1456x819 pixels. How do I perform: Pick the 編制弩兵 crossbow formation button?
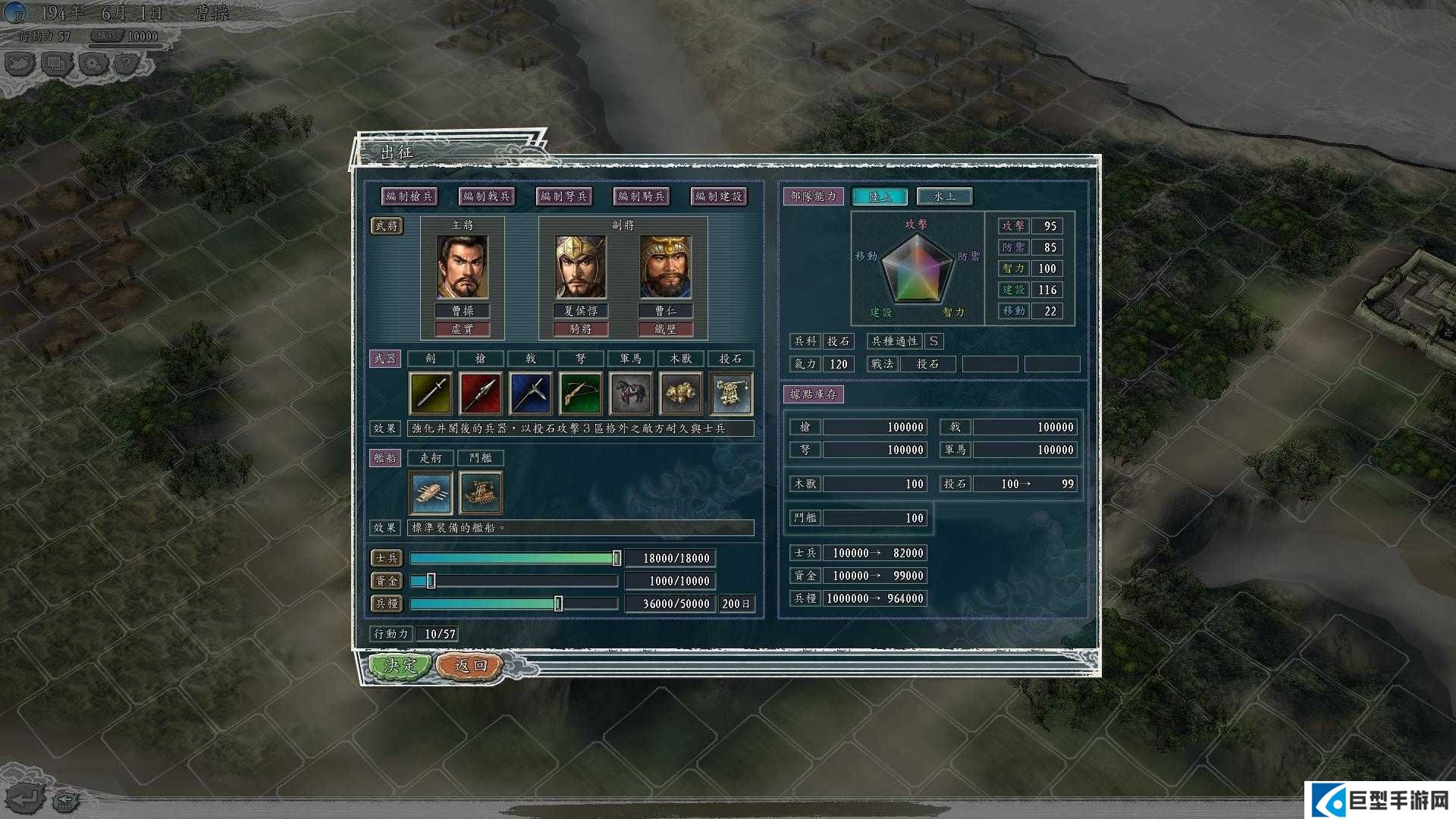[x=564, y=196]
